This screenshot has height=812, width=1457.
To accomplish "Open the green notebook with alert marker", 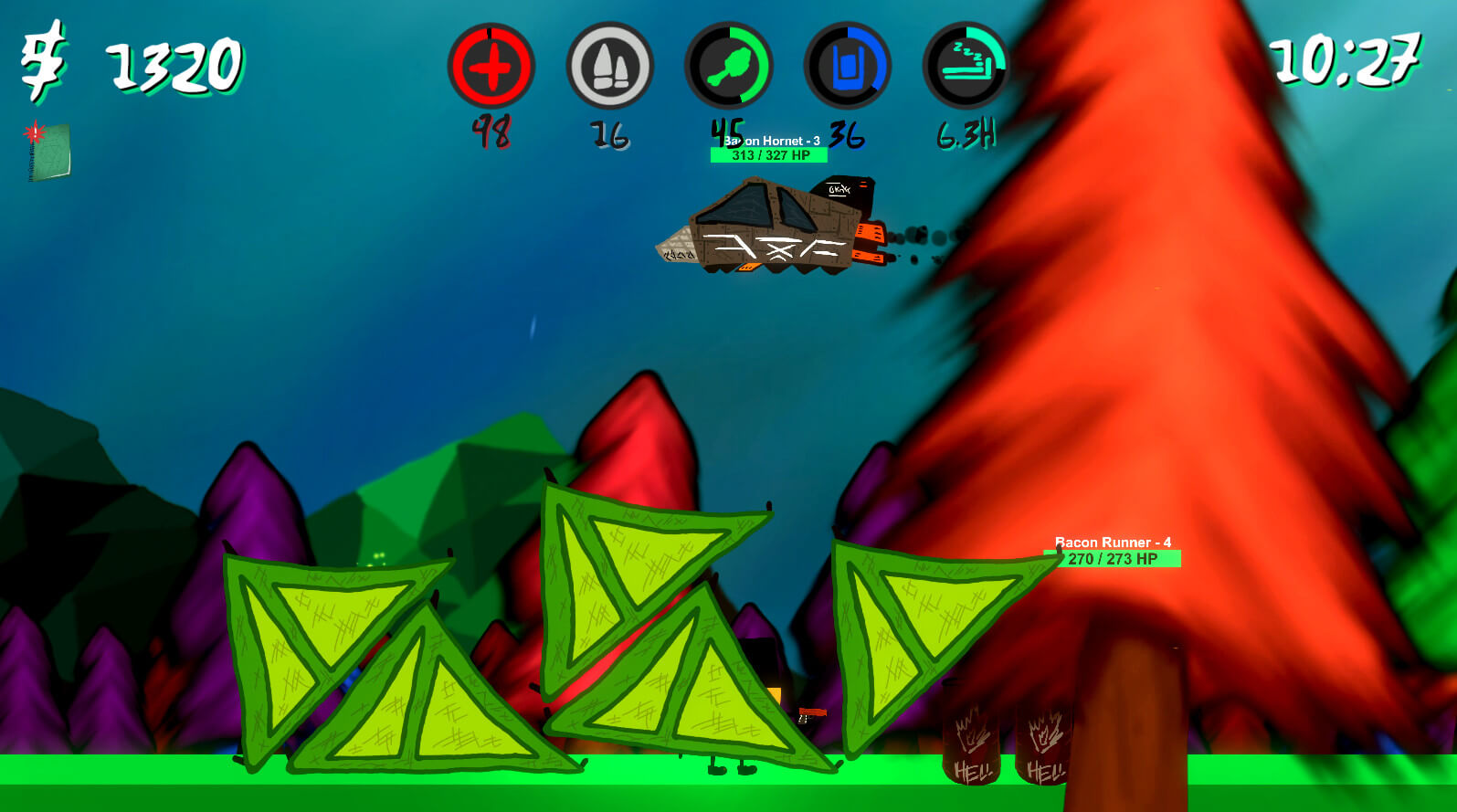I will click(48, 152).
